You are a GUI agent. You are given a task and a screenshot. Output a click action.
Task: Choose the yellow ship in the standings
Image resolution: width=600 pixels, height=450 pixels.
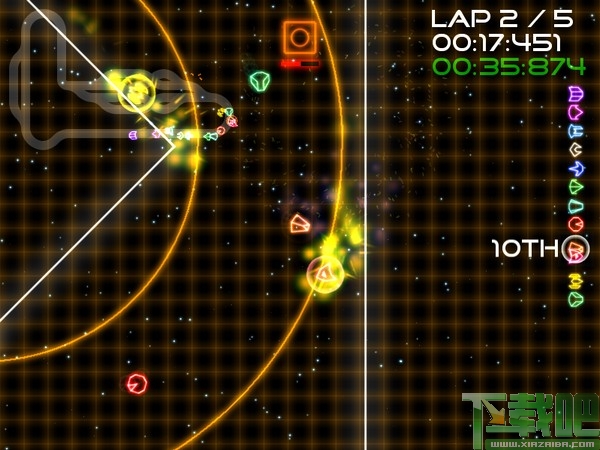click(576, 278)
